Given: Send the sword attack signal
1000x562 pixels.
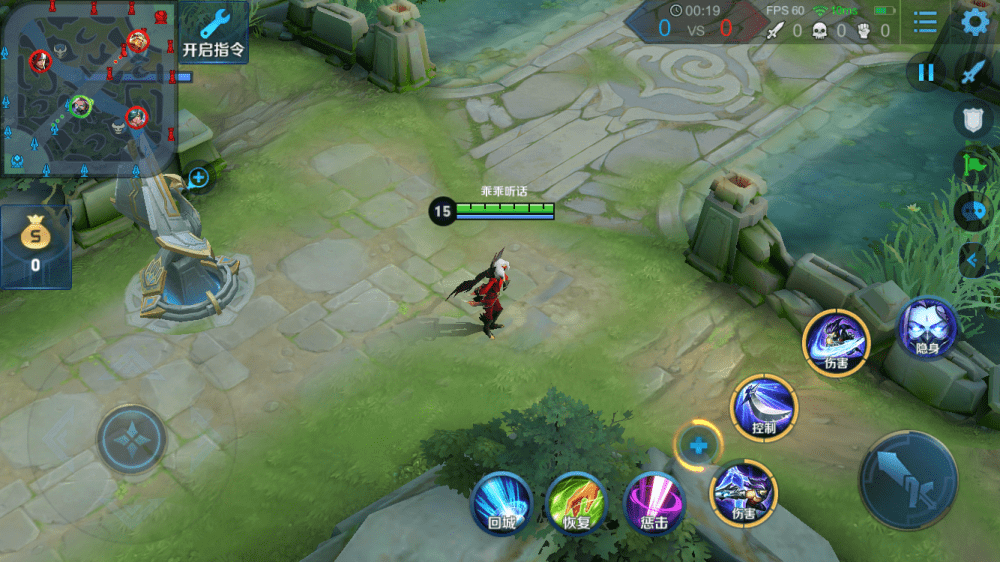Looking at the screenshot, I should click(x=973, y=72).
